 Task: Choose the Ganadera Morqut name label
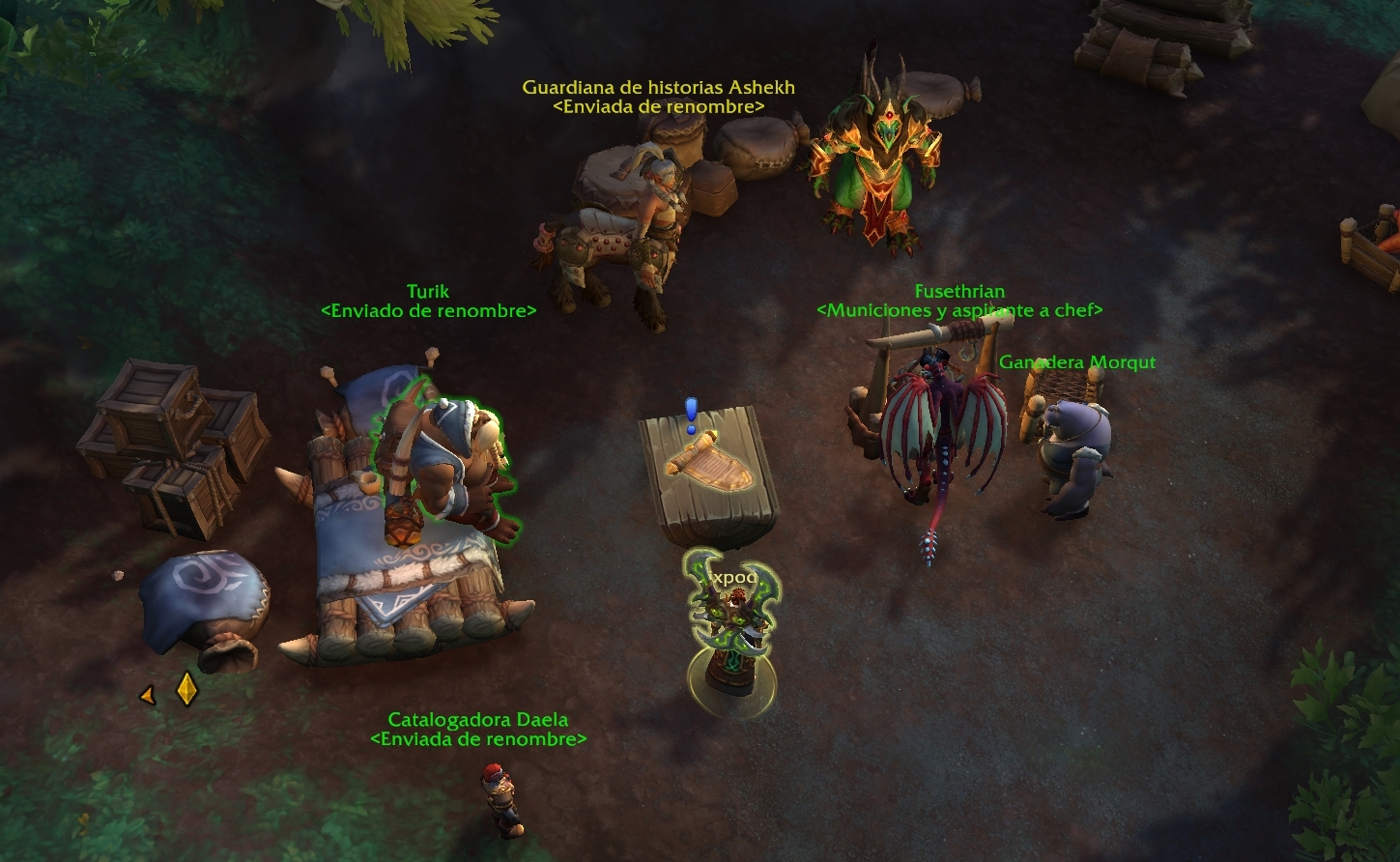click(x=1076, y=362)
